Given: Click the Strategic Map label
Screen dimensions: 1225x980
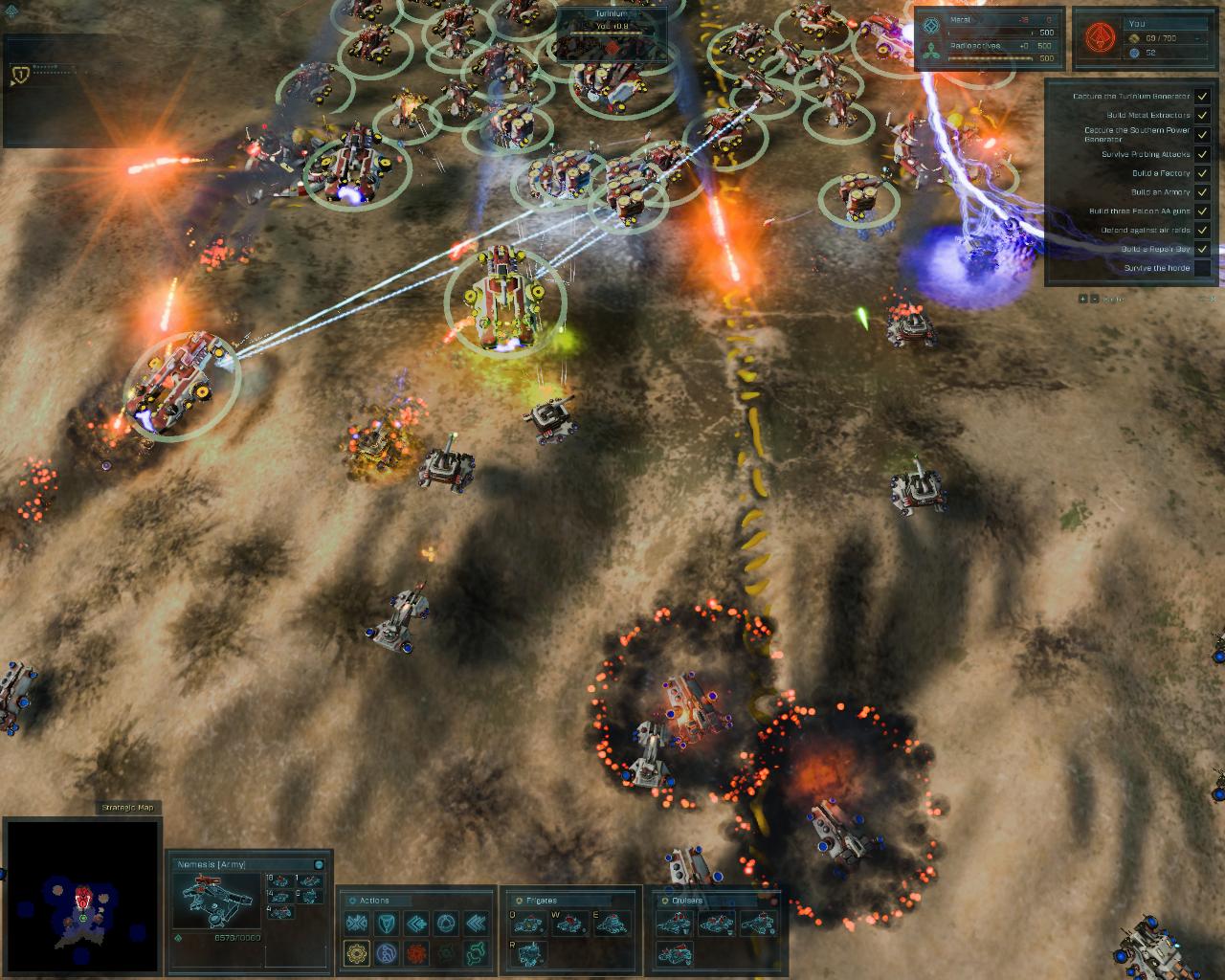Looking at the screenshot, I should [128, 808].
